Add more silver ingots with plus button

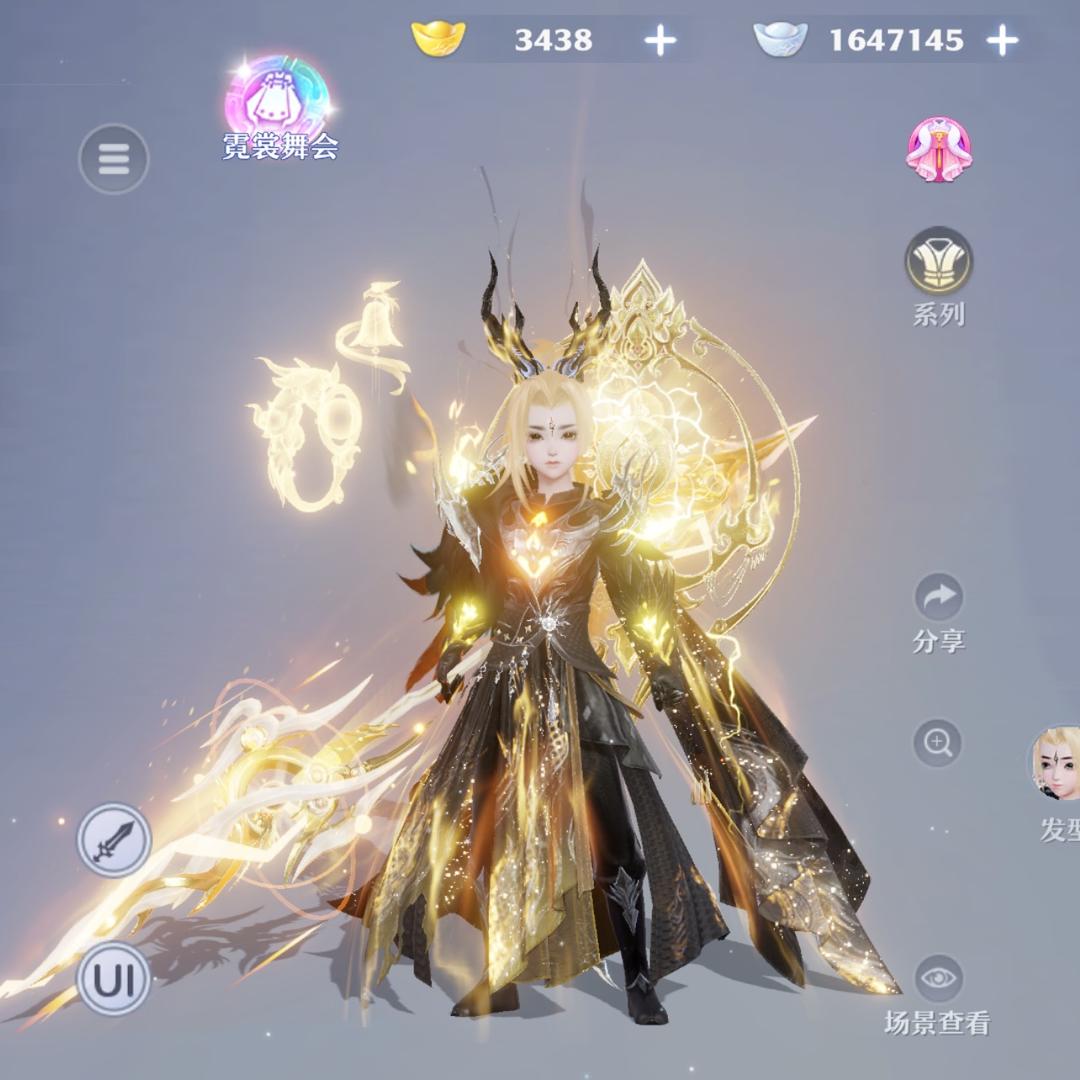click(x=1002, y=40)
